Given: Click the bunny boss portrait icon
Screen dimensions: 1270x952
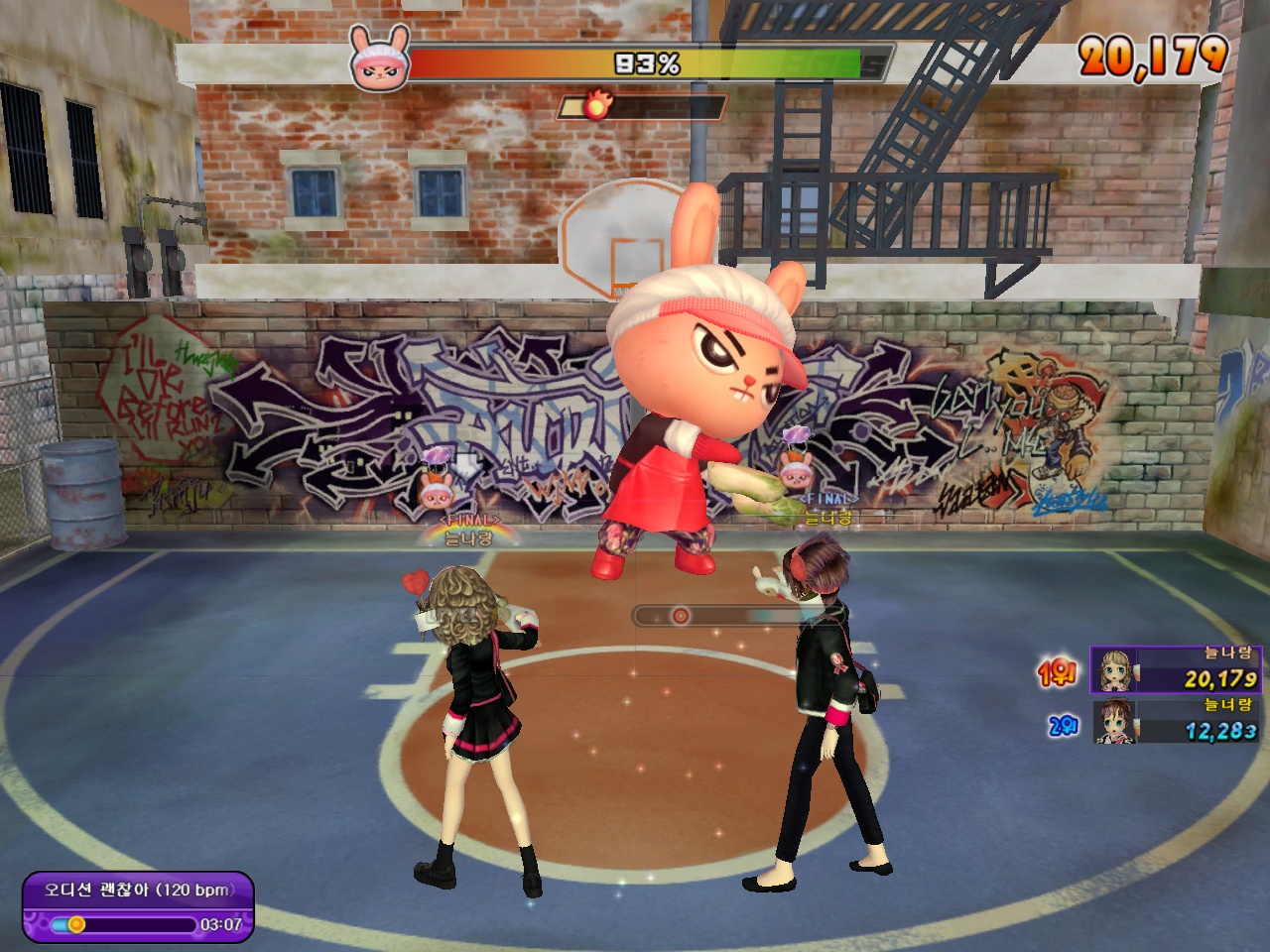Looking at the screenshot, I should 379,59.
